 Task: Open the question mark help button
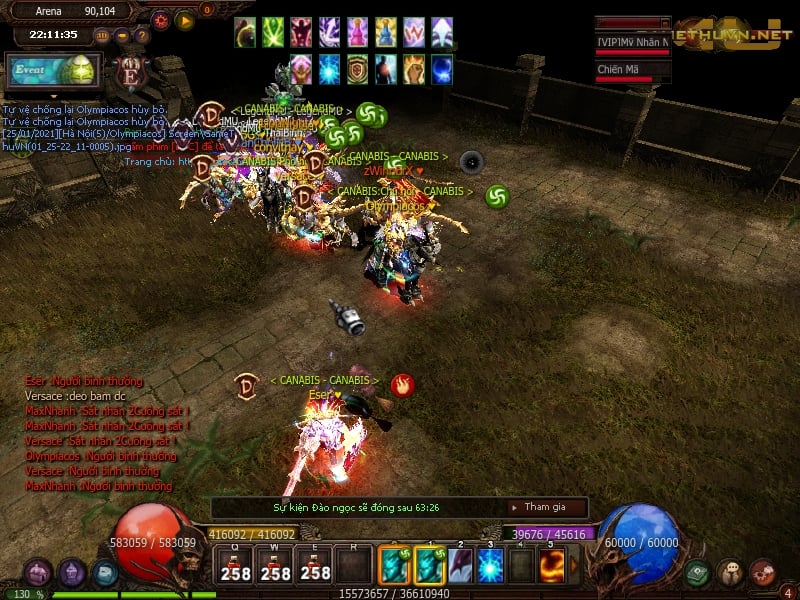[142, 35]
